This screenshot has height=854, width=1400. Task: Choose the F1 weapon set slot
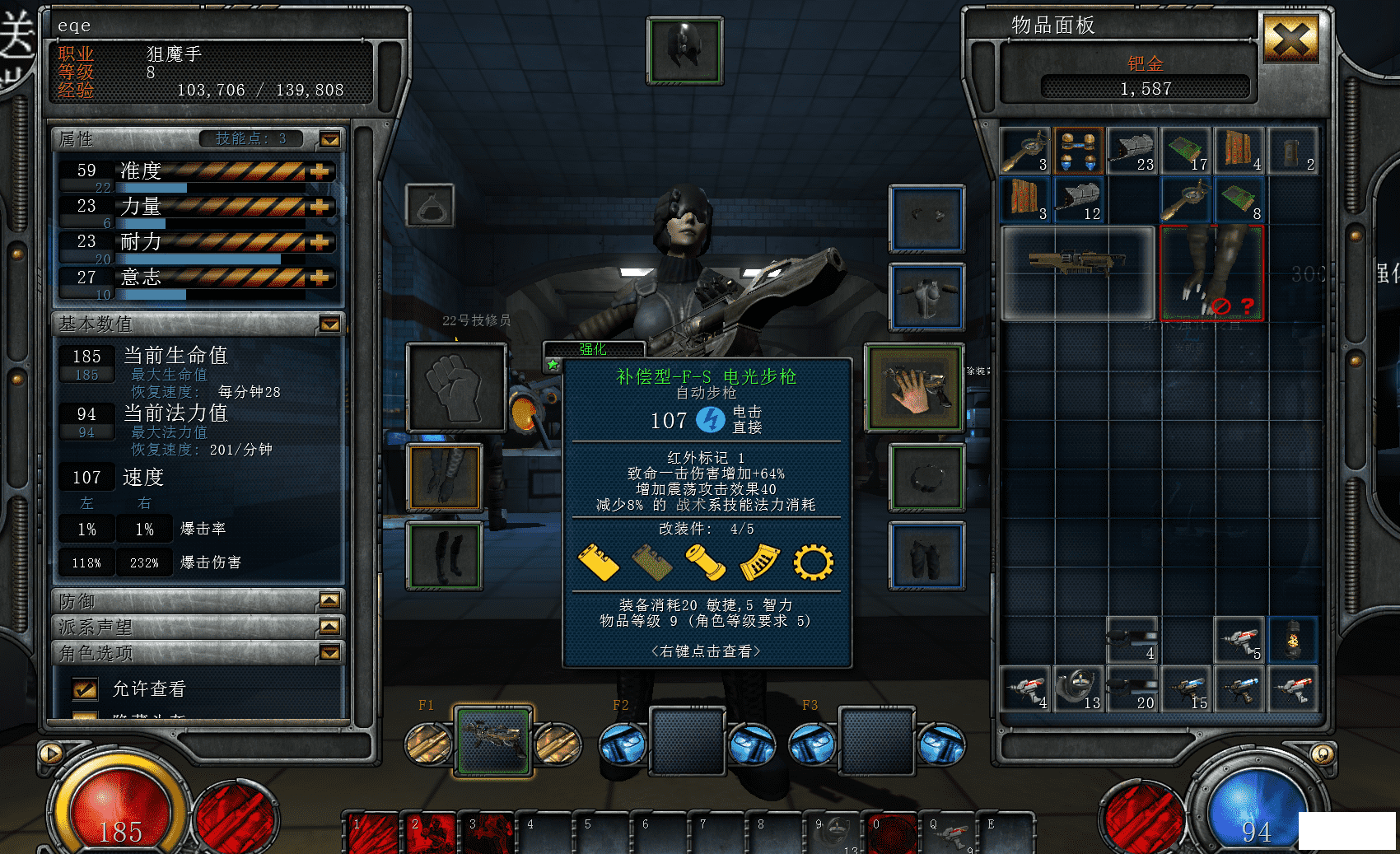pos(493,740)
